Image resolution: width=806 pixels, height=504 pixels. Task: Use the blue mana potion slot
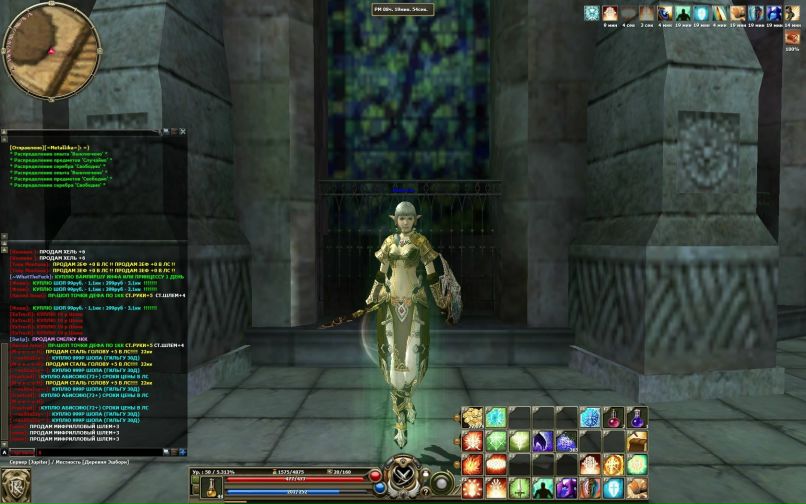pos(637,417)
